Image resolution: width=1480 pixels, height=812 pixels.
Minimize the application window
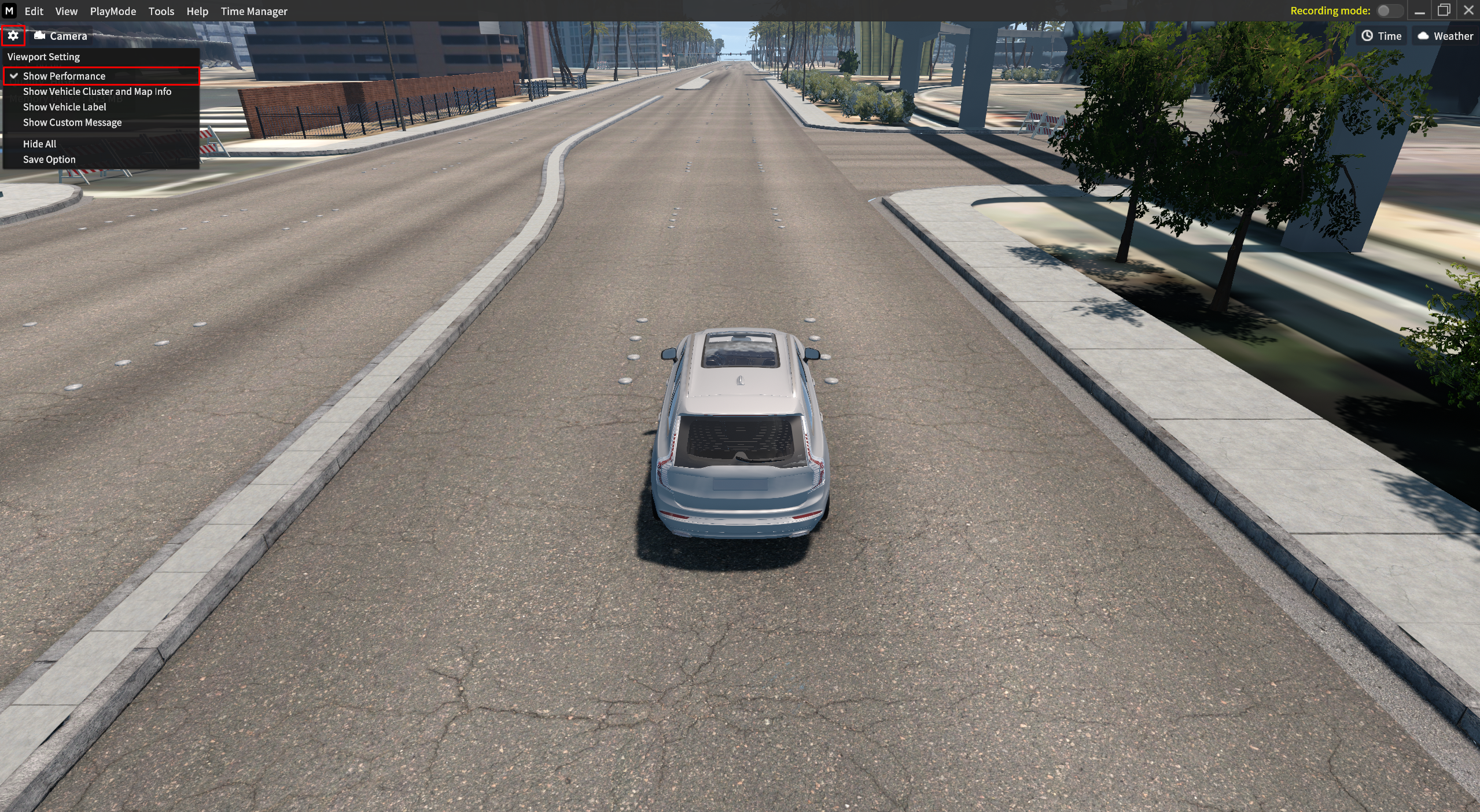click(x=1419, y=11)
